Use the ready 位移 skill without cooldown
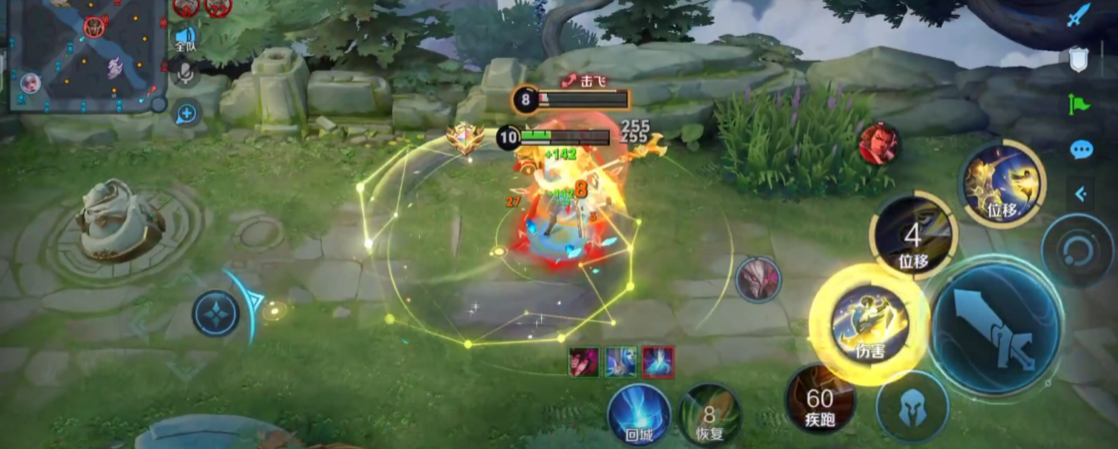 pos(1001,184)
